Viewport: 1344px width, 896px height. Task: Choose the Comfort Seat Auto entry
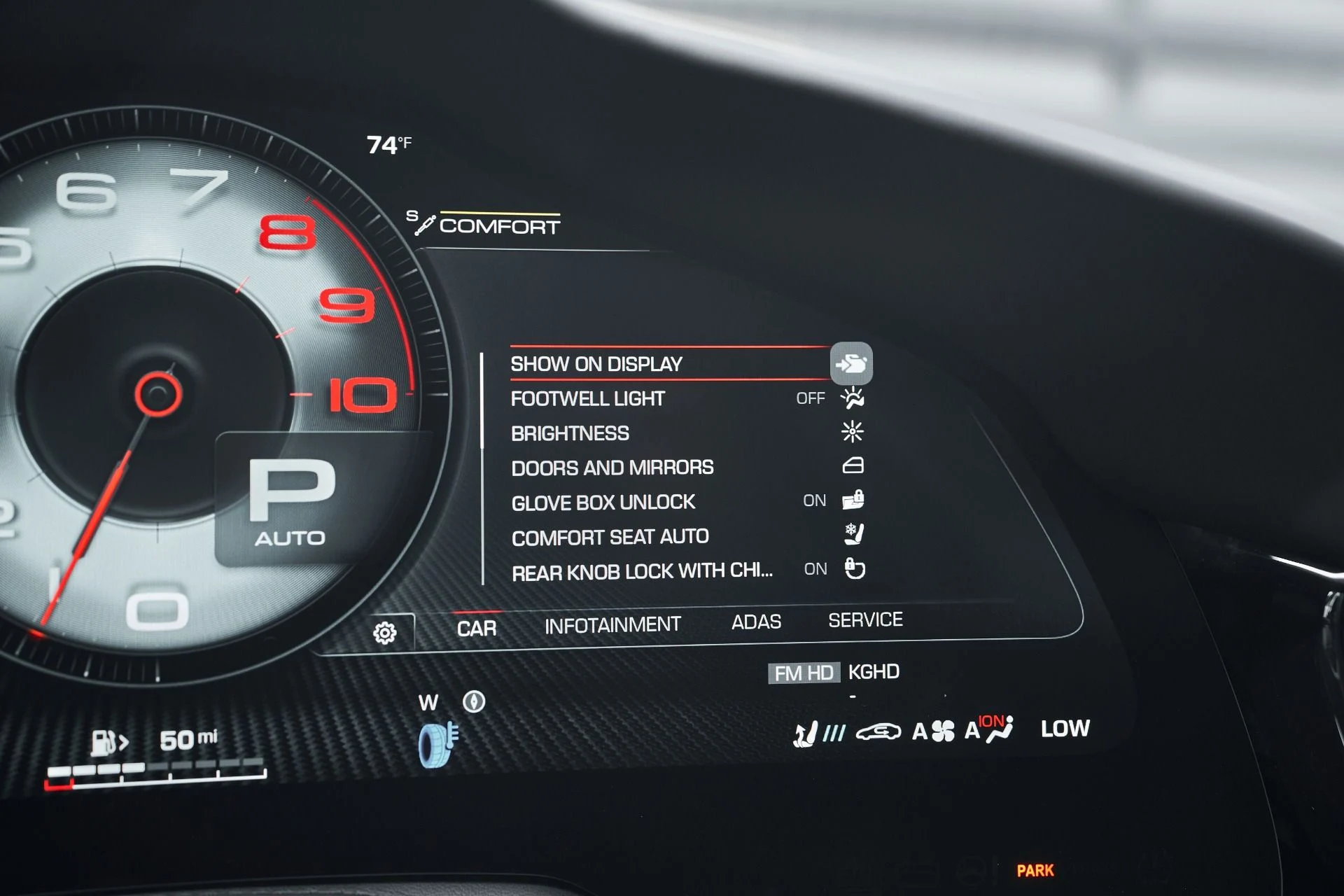610,537
